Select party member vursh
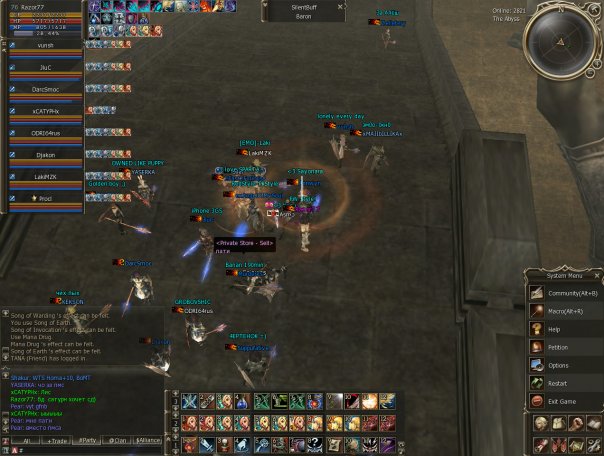Viewport: 604px width, 456px height. 45,46
